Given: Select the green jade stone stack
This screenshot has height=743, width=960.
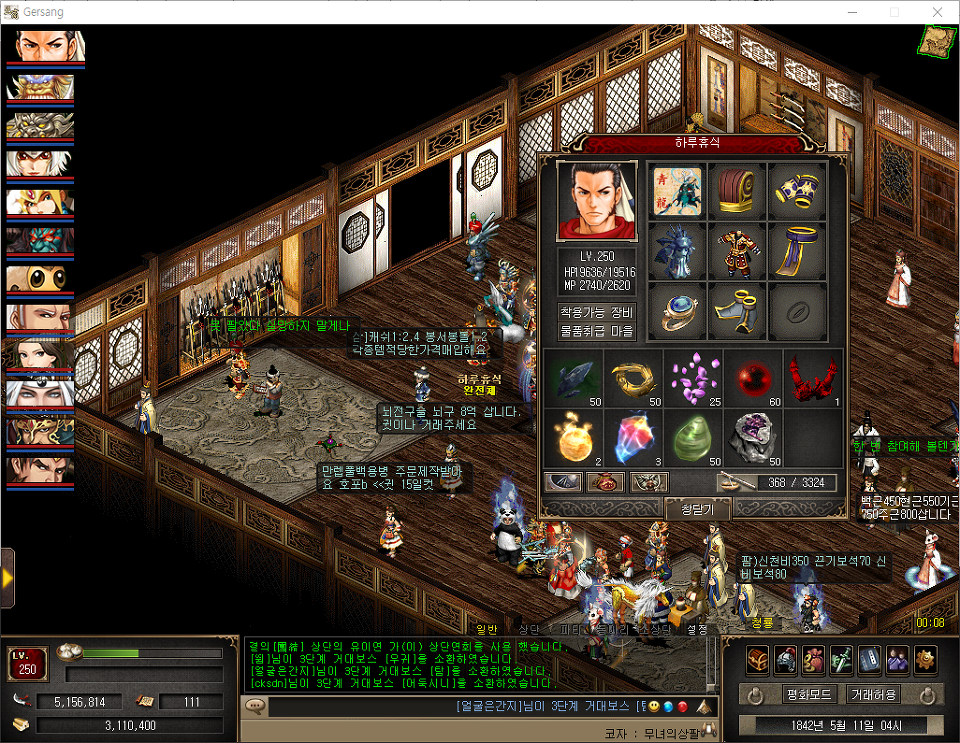Looking at the screenshot, I should [694, 436].
